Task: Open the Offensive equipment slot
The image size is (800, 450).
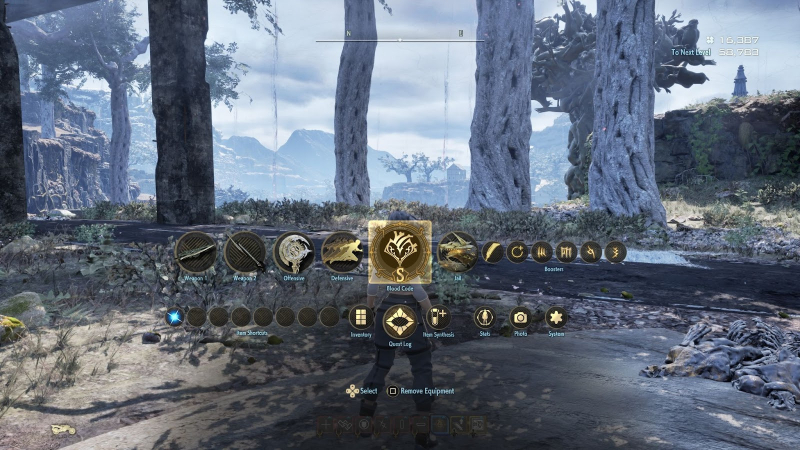Action: point(294,252)
